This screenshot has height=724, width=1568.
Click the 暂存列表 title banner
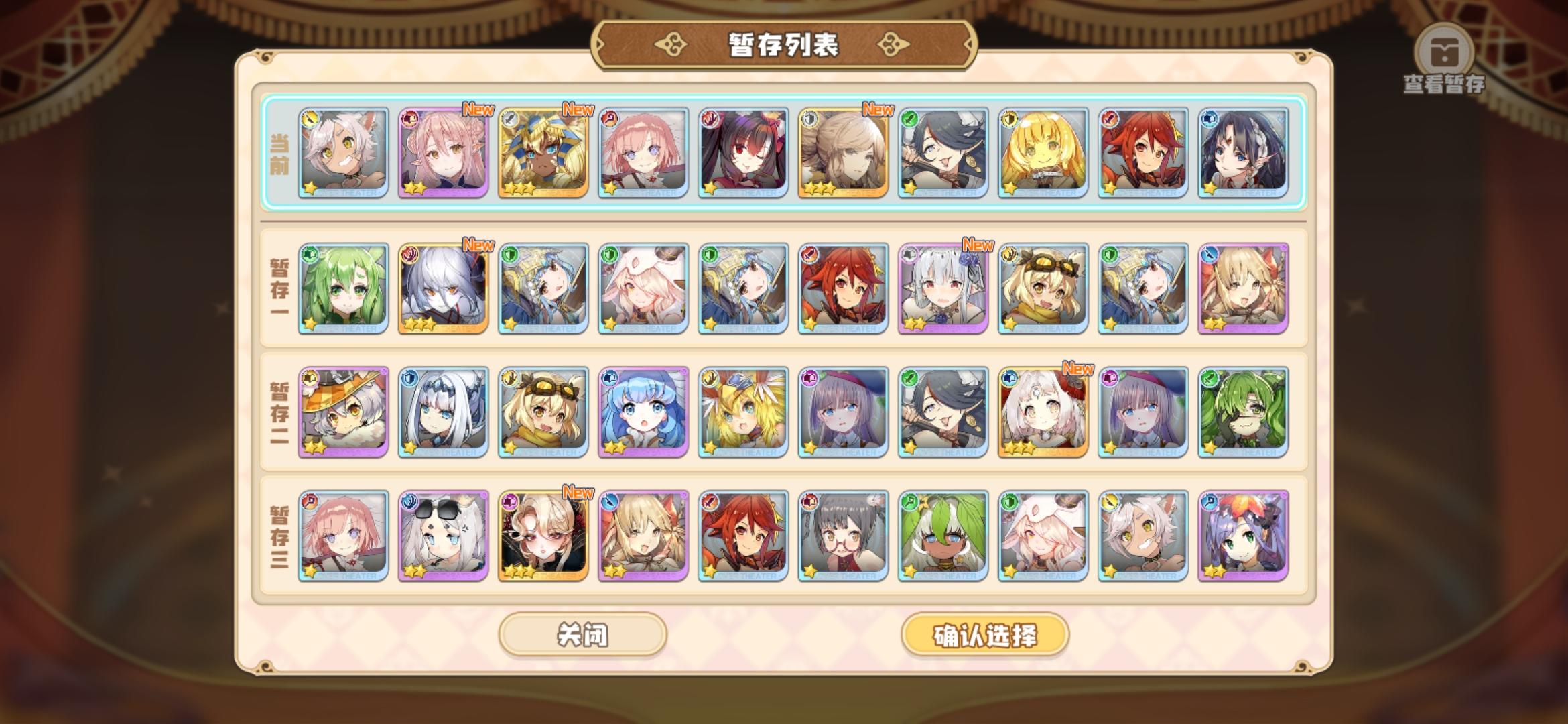click(784, 47)
